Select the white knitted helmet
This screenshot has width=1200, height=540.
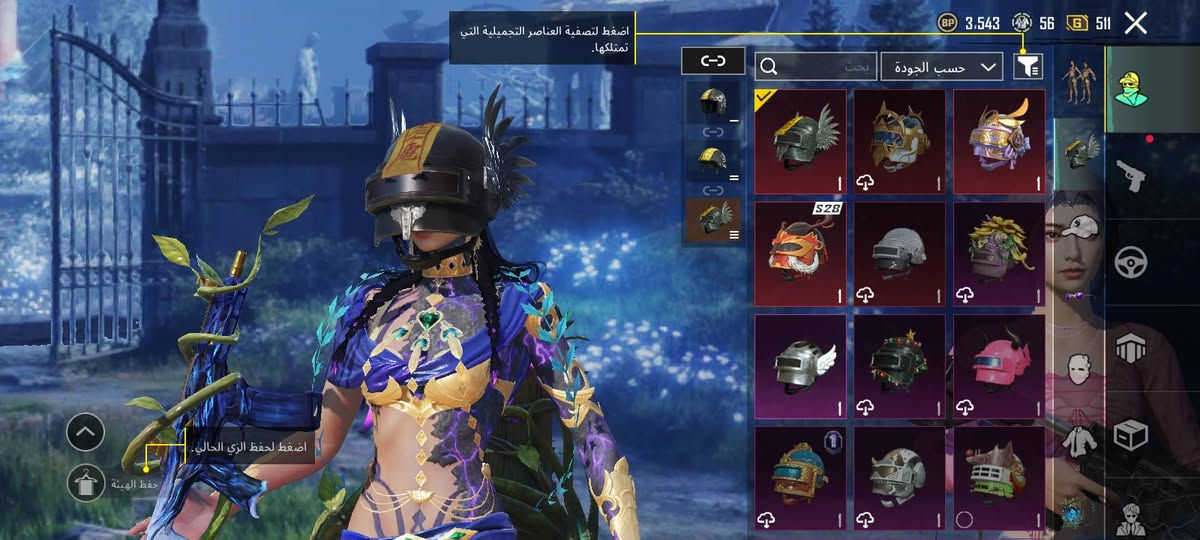coord(900,254)
